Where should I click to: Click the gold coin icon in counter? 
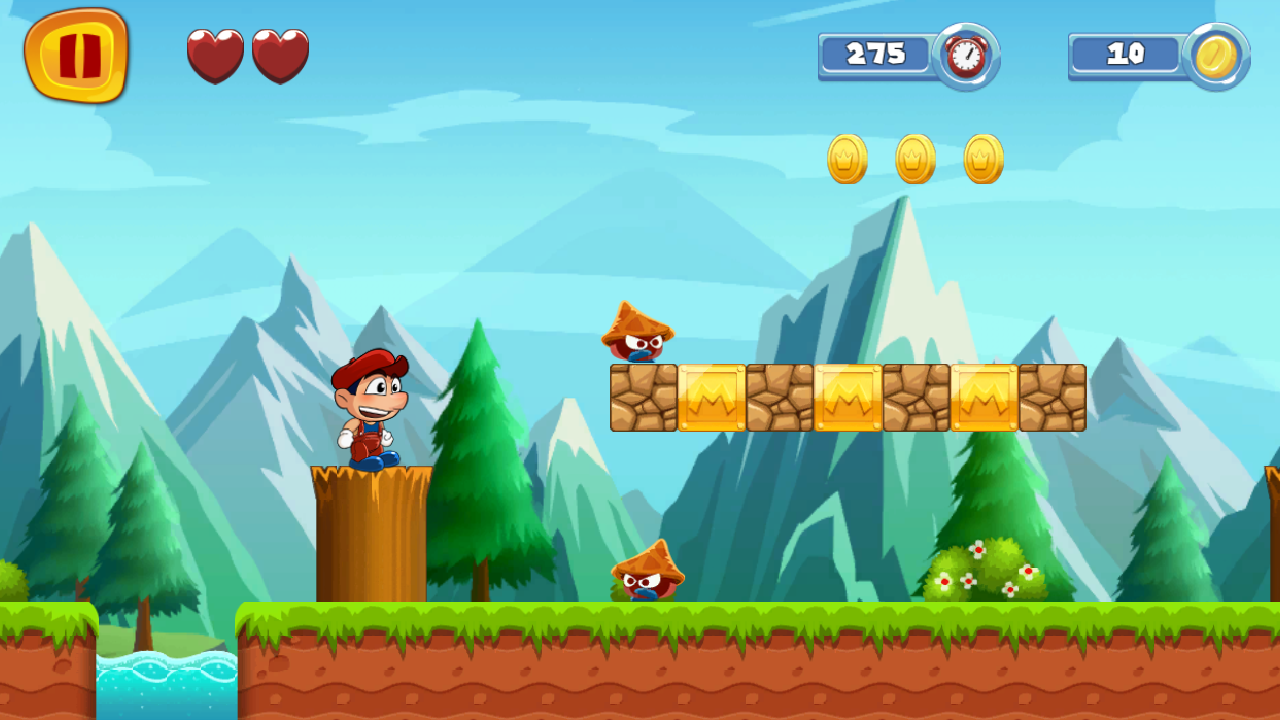pyautogui.click(x=1217, y=56)
